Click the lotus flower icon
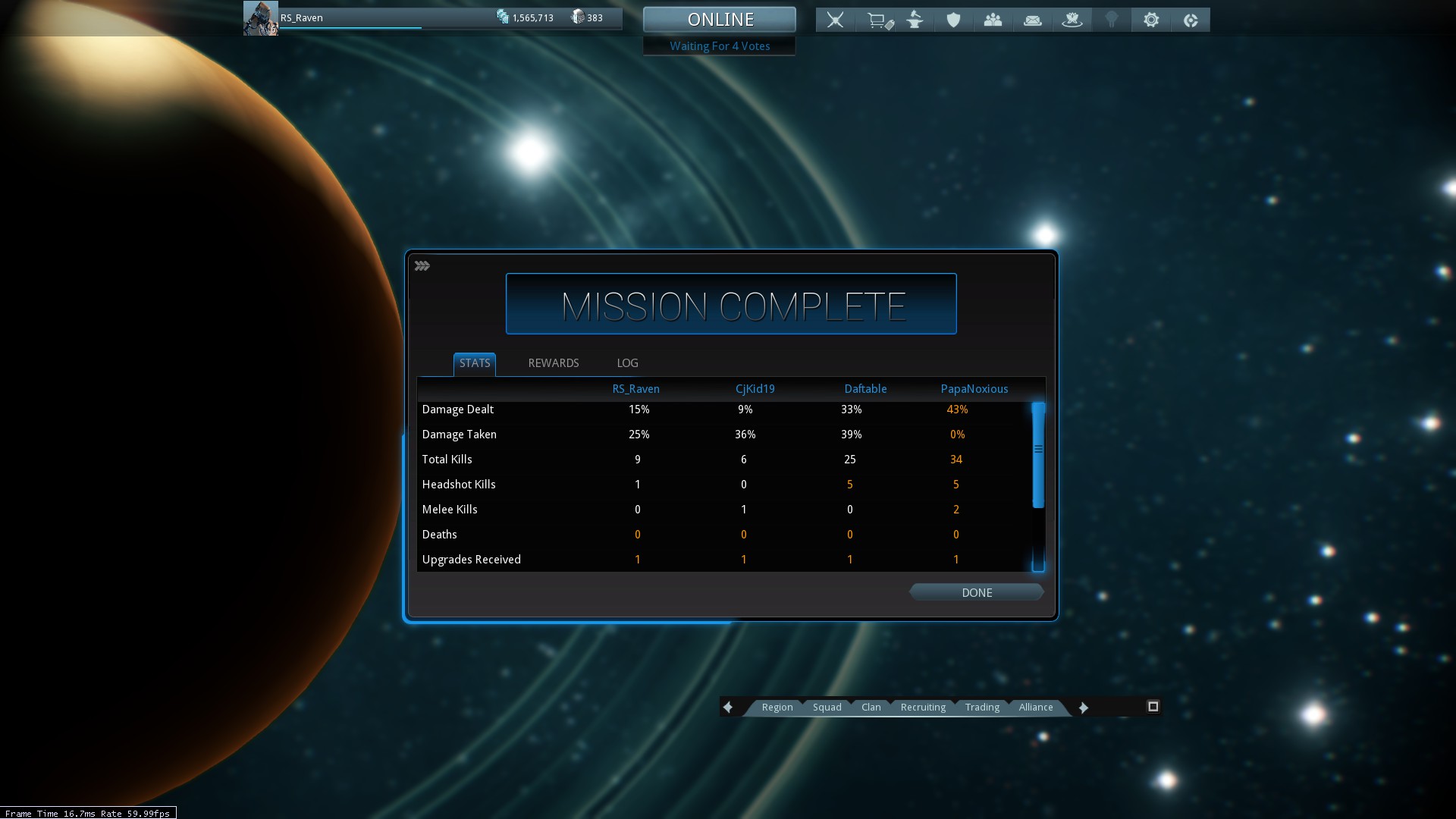 tap(1072, 20)
